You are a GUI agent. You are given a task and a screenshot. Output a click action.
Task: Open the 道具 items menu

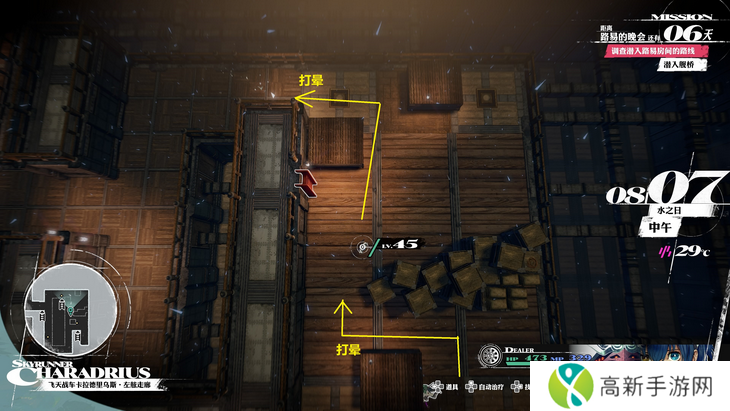pyautogui.click(x=447, y=387)
